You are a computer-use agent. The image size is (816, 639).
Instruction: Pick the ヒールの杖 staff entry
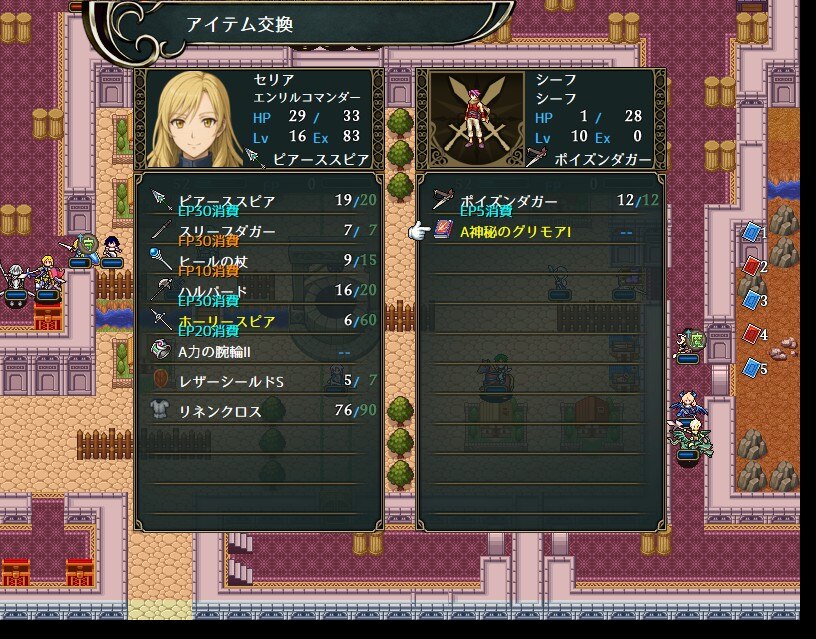258,261
